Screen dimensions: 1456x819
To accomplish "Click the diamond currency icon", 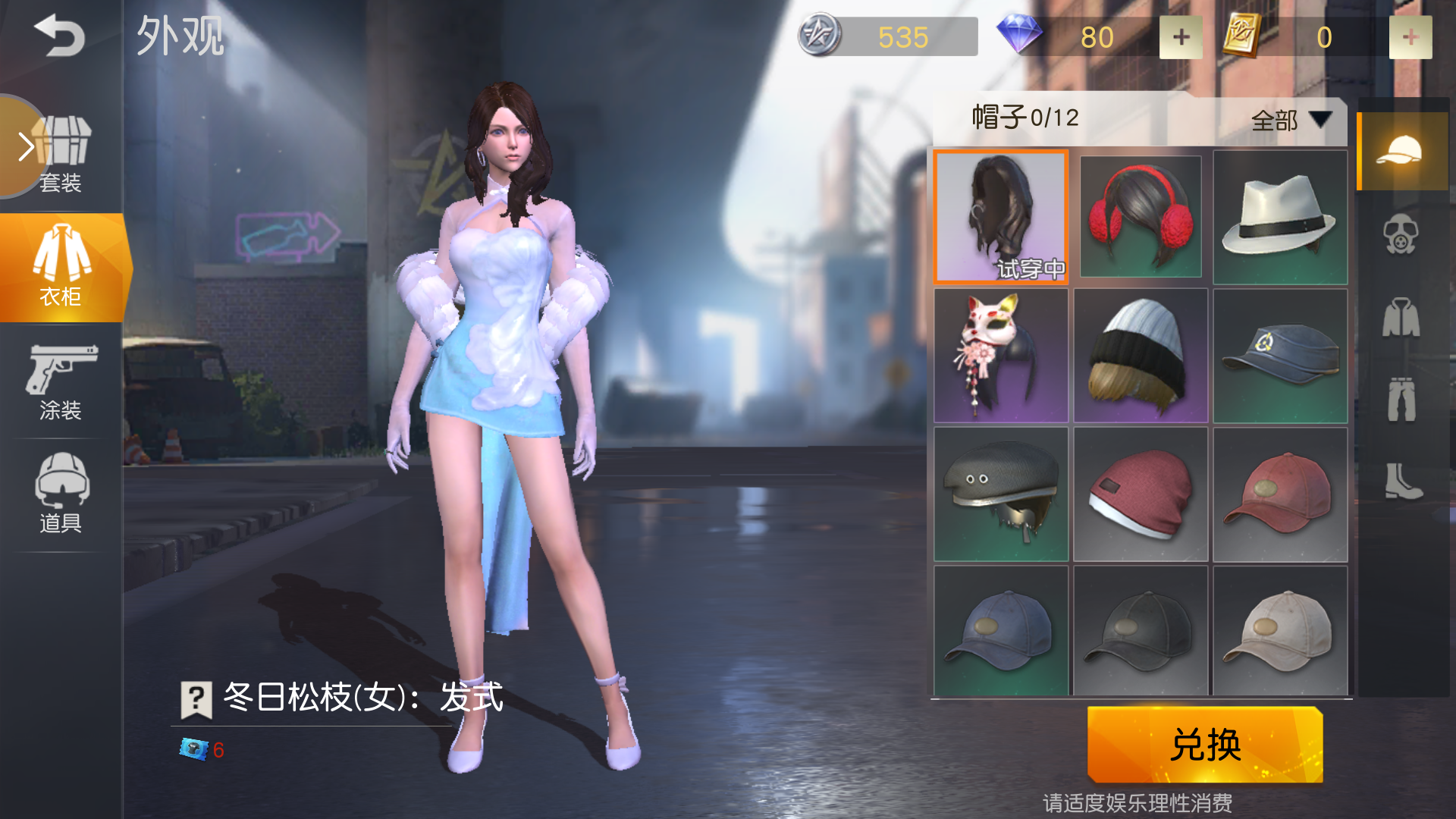I will point(1019,36).
